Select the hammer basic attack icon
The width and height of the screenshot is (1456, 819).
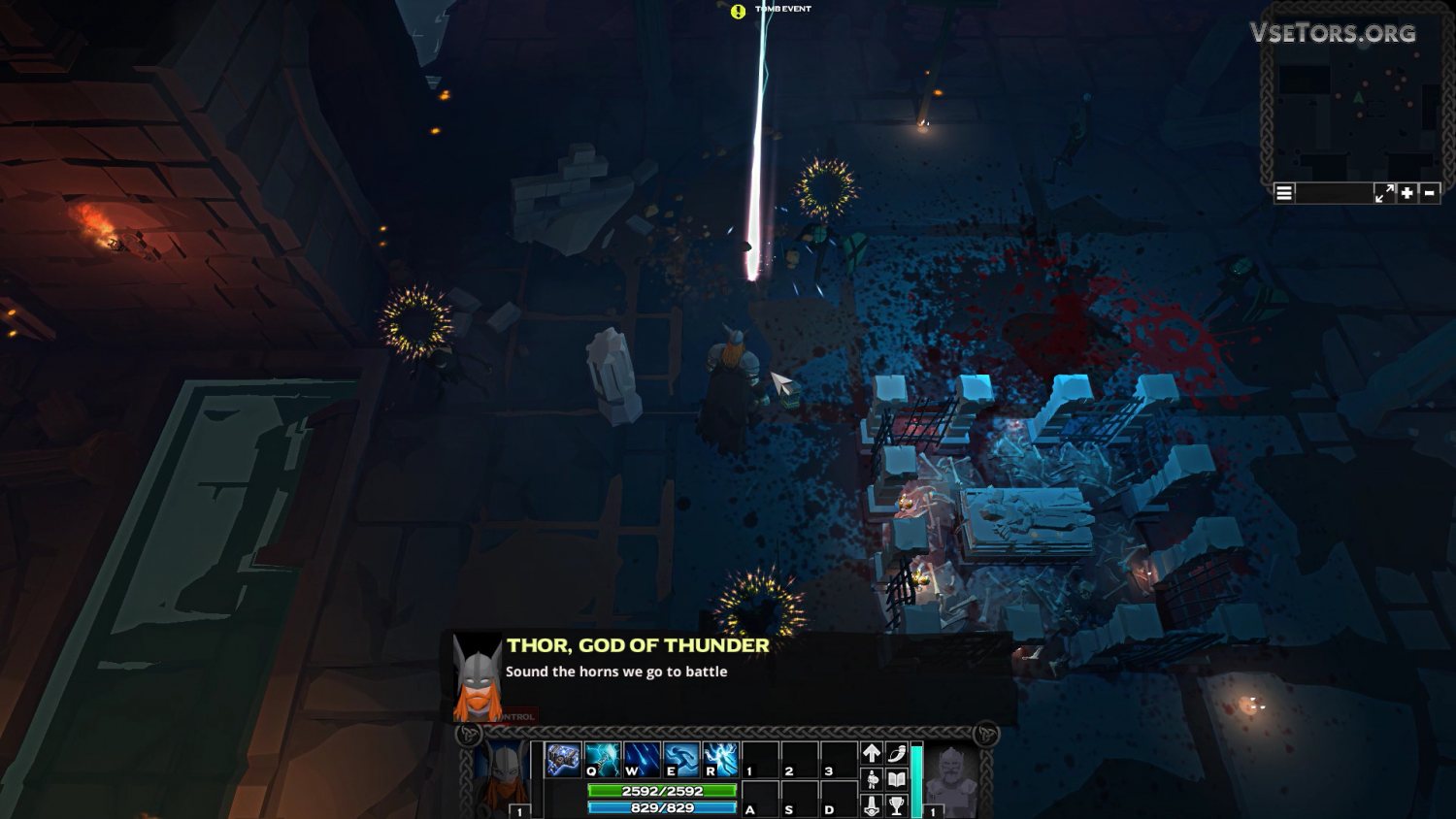click(563, 760)
